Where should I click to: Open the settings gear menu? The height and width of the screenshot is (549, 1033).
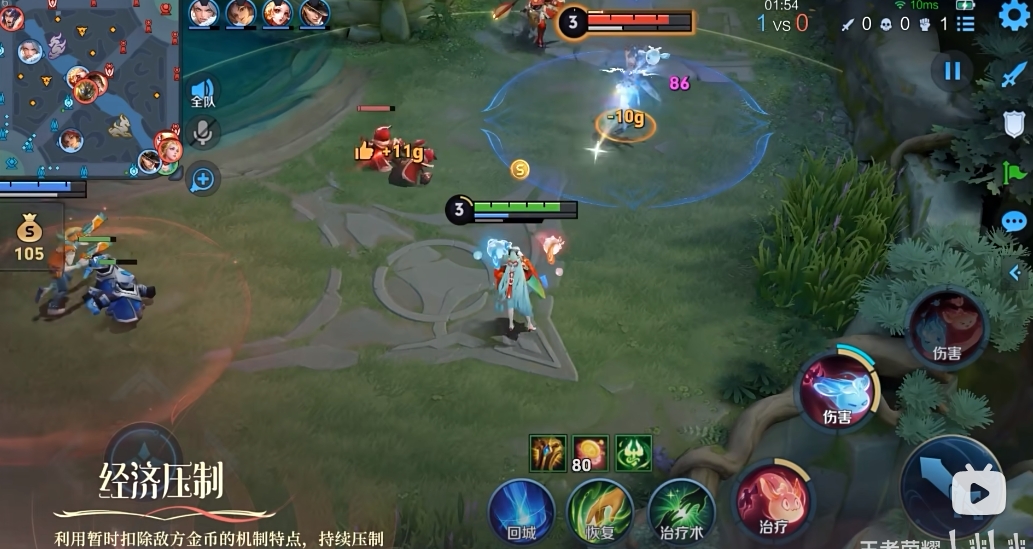coord(1013,16)
